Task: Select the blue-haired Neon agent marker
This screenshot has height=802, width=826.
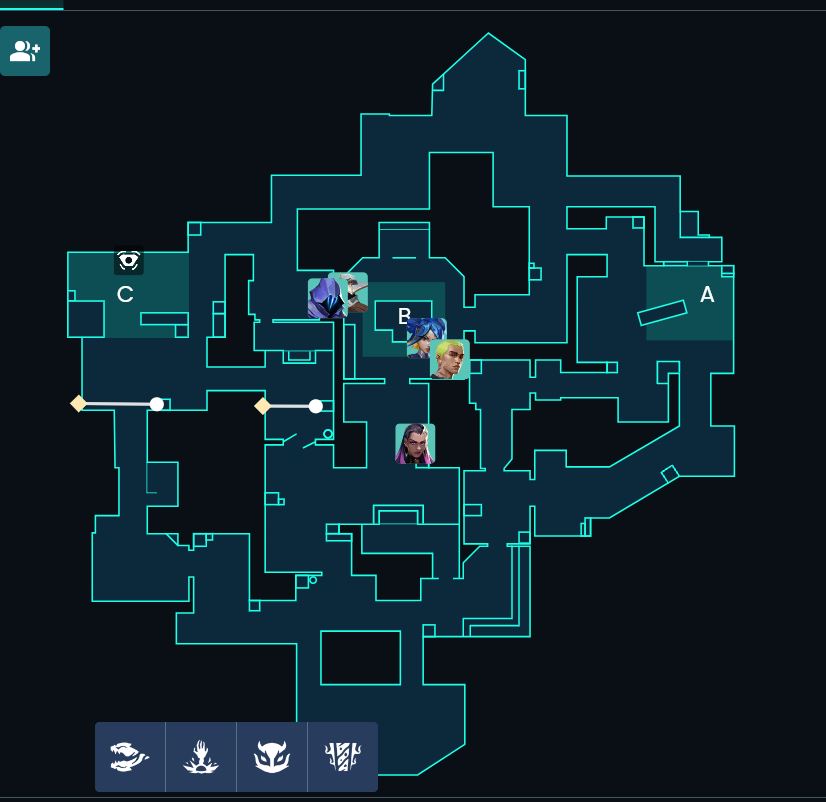Action: pyautogui.click(x=424, y=337)
